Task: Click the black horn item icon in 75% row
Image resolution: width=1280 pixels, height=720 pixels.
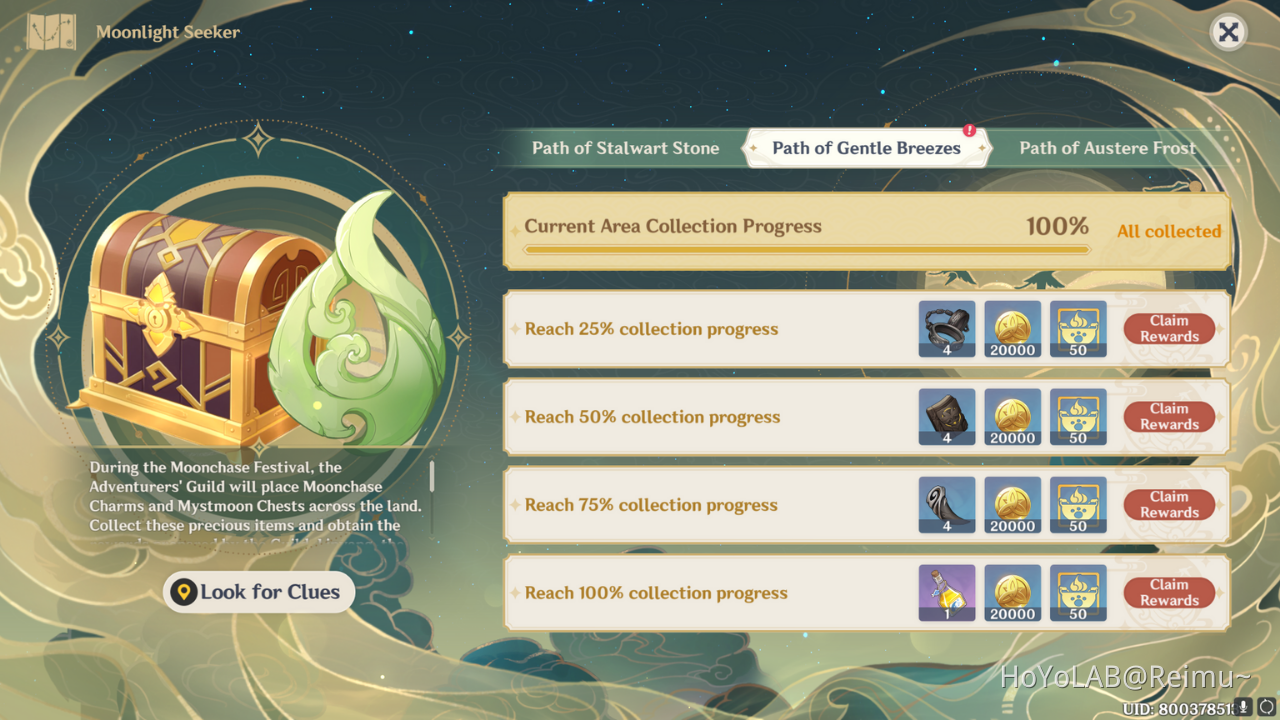Action: pyautogui.click(x=946, y=505)
